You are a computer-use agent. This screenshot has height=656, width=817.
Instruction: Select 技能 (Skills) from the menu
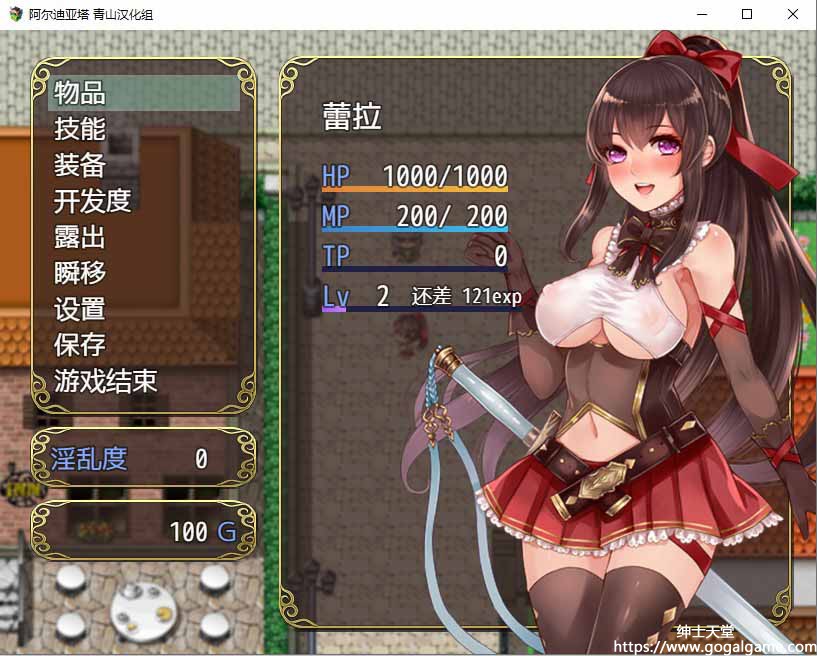click(x=80, y=129)
